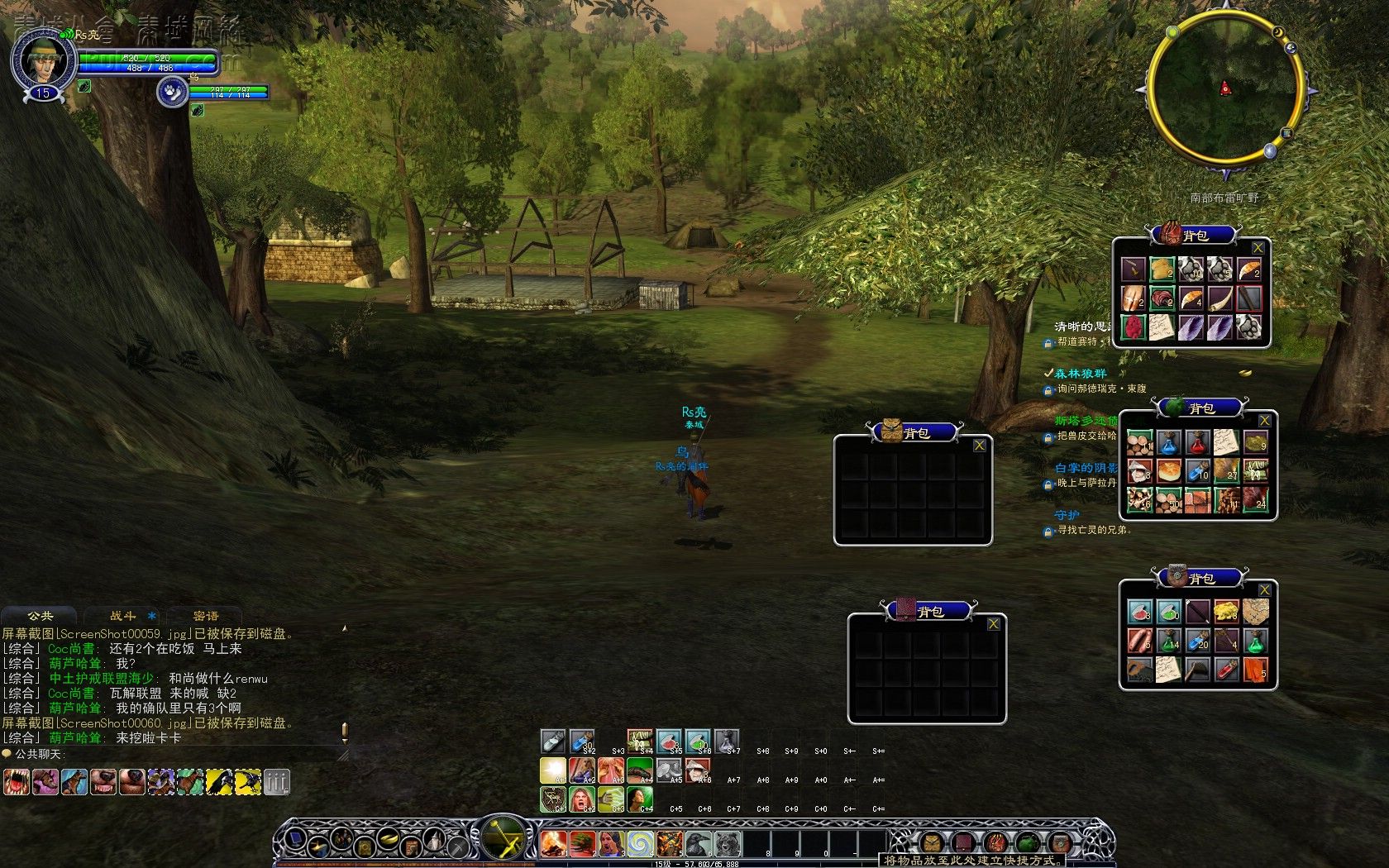Choose the treasure map item
Image resolution: width=1389 pixels, height=868 pixels.
pos(1256,612)
